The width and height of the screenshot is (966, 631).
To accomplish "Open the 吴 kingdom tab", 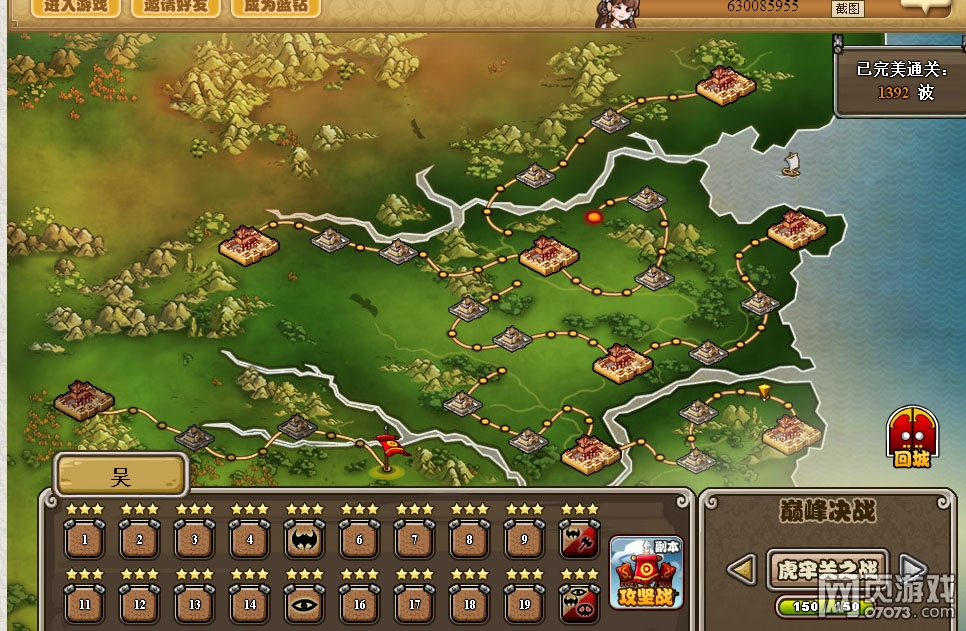I will 120,474.
